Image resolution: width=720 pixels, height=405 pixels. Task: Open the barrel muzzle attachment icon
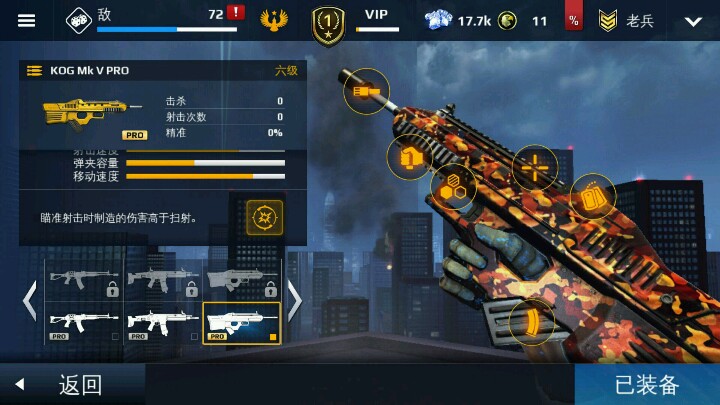click(x=366, y=91)
